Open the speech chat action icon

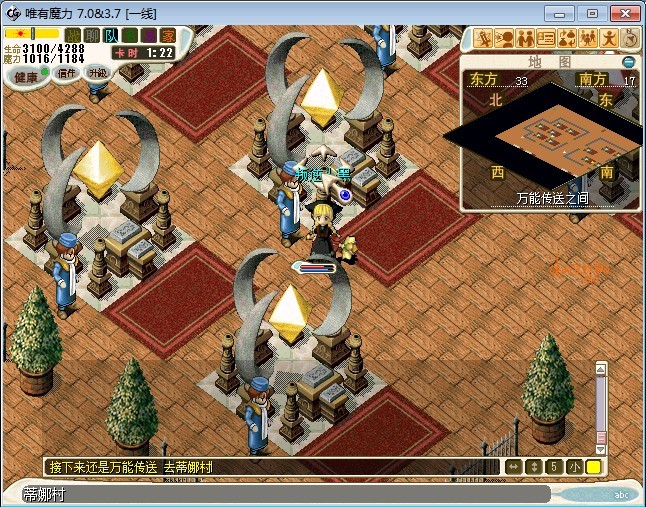click(x=505, y=38)
